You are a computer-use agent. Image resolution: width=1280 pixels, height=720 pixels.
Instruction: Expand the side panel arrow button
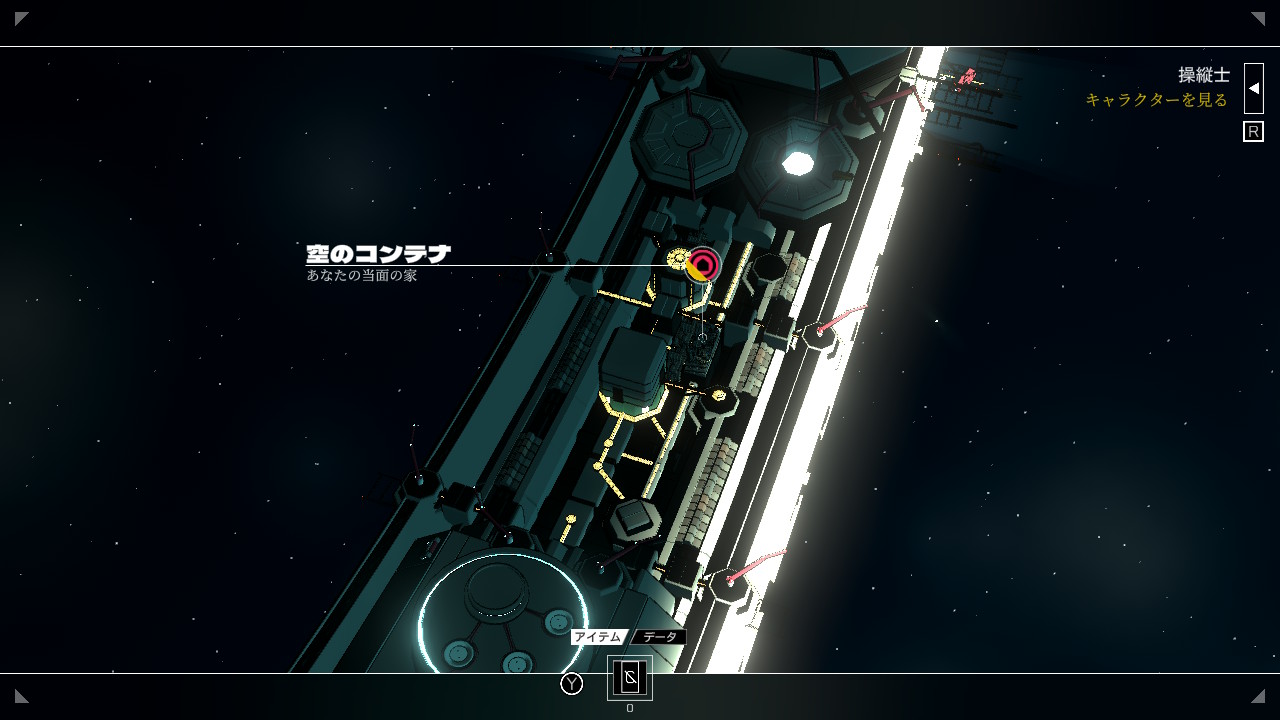coord(1254,88)
